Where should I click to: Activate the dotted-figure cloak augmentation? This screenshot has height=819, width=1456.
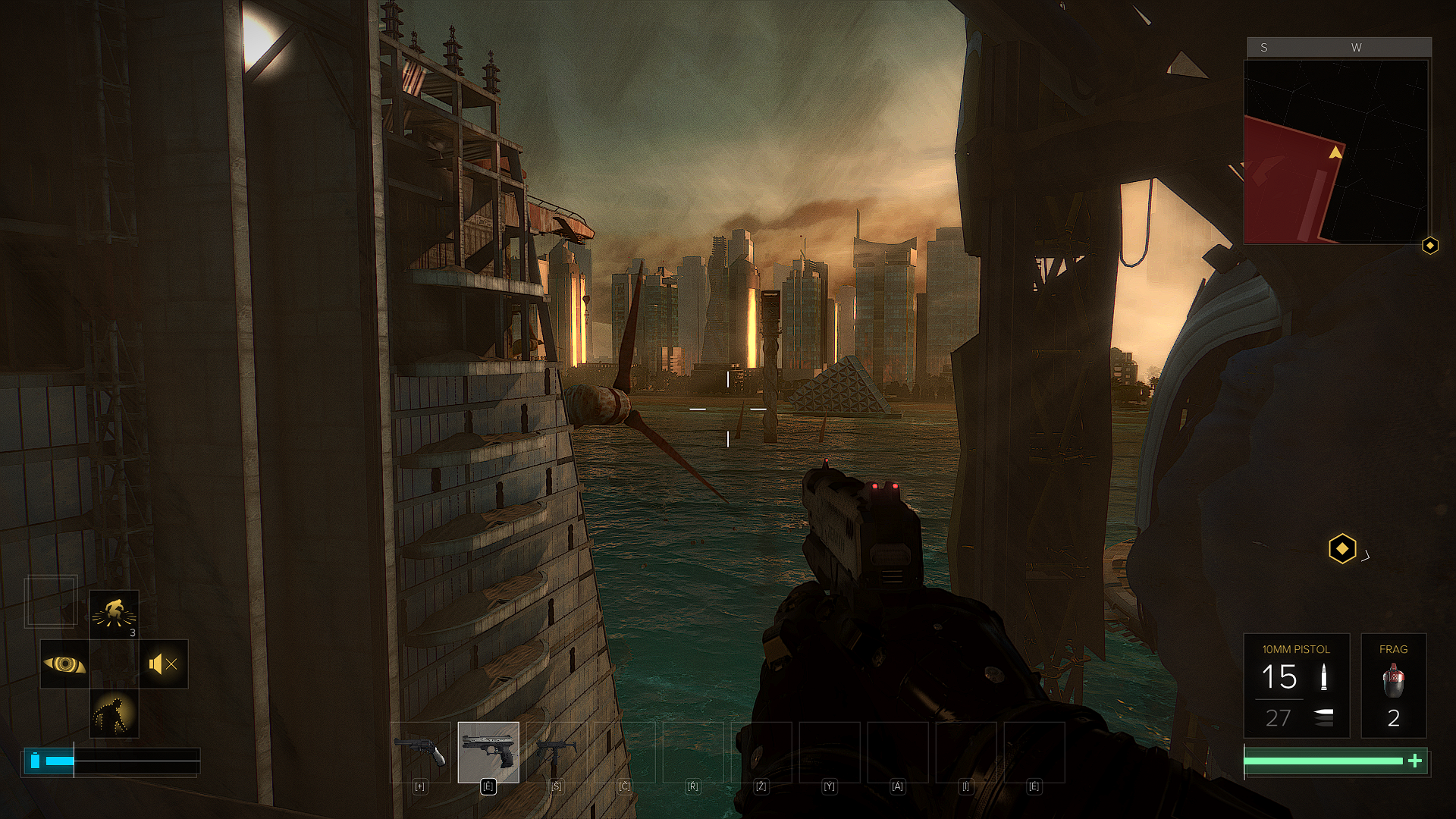click(x=114, y=714)
